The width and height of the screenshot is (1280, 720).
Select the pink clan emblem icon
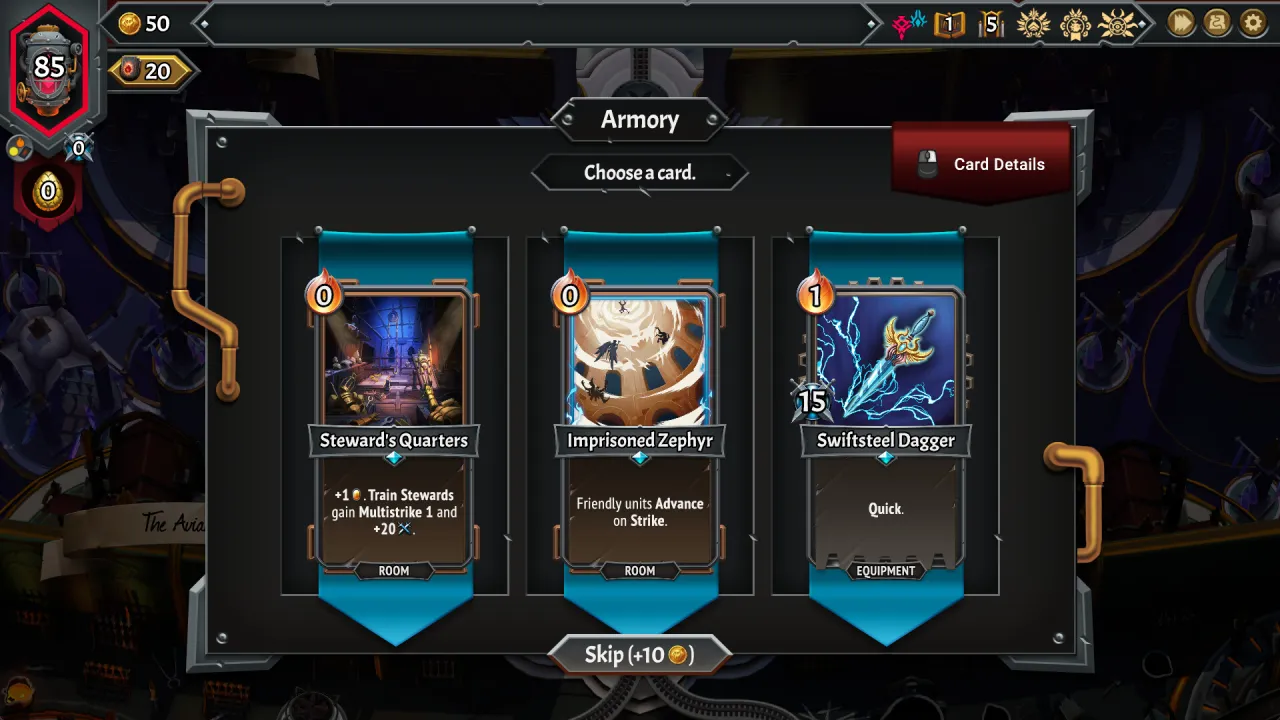point(901,22)
